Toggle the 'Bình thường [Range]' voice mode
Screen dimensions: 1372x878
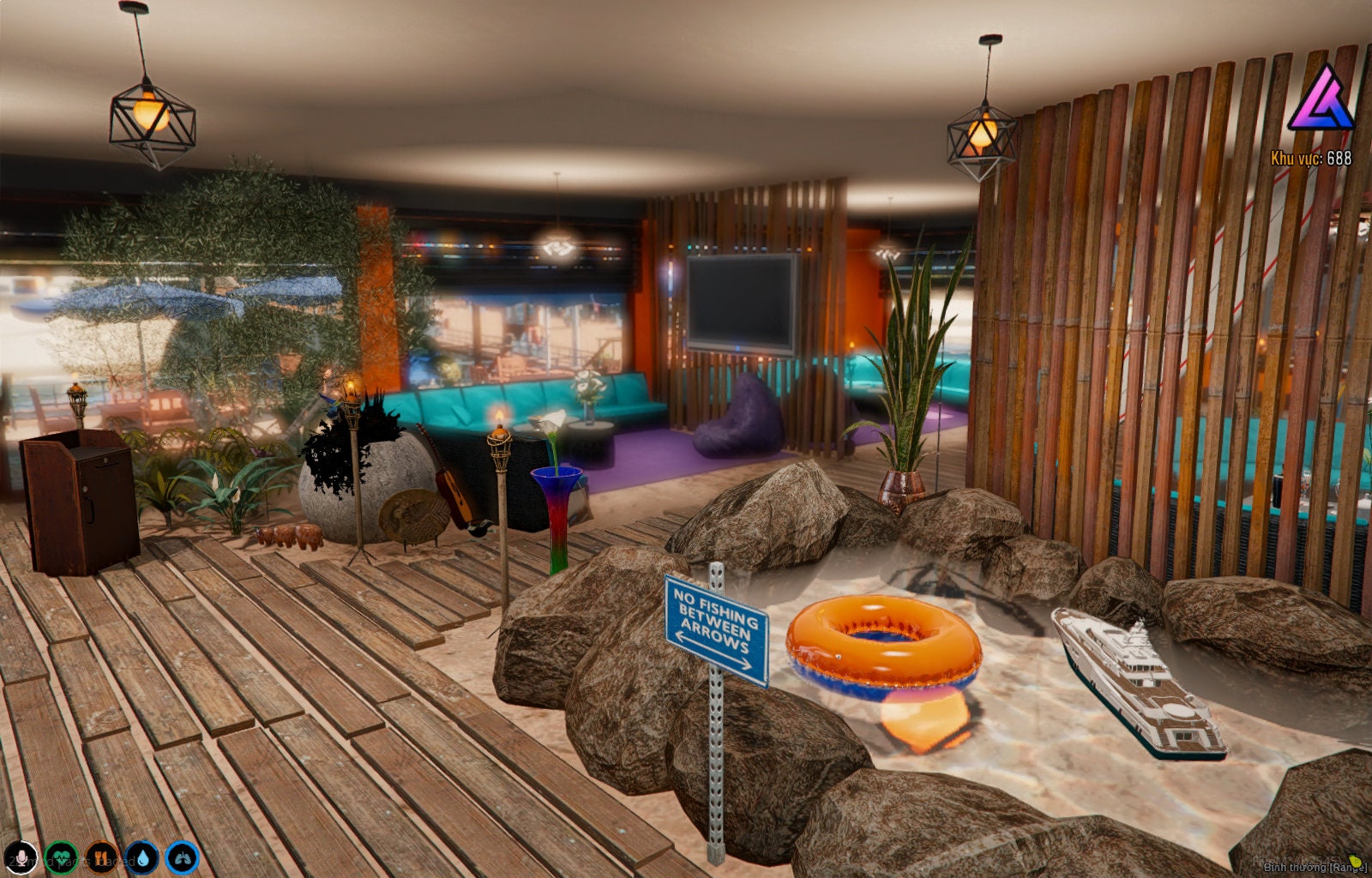(1316, 868)
